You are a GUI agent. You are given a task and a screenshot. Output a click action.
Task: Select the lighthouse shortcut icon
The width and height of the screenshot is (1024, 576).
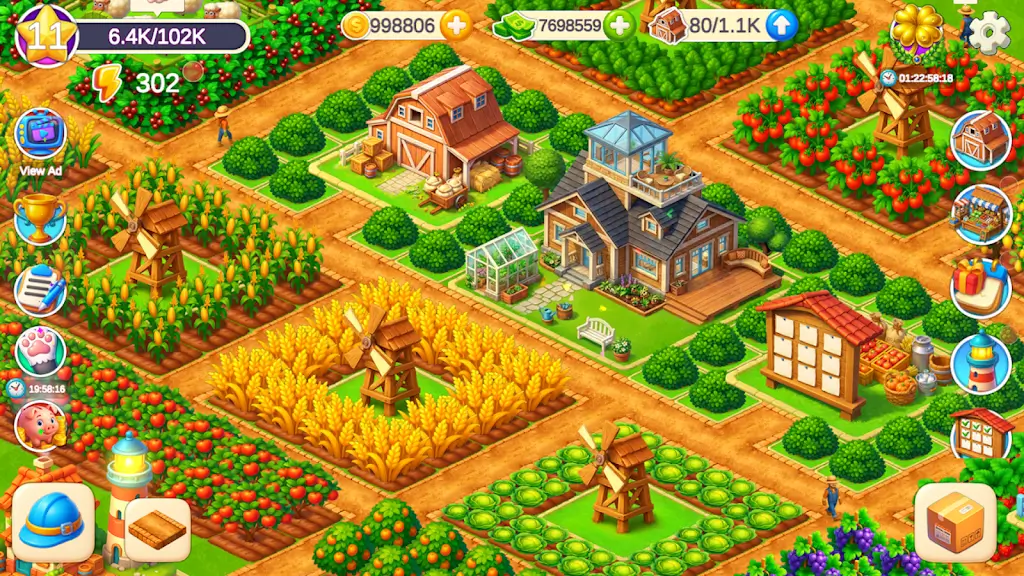click(x=980, y=362)
